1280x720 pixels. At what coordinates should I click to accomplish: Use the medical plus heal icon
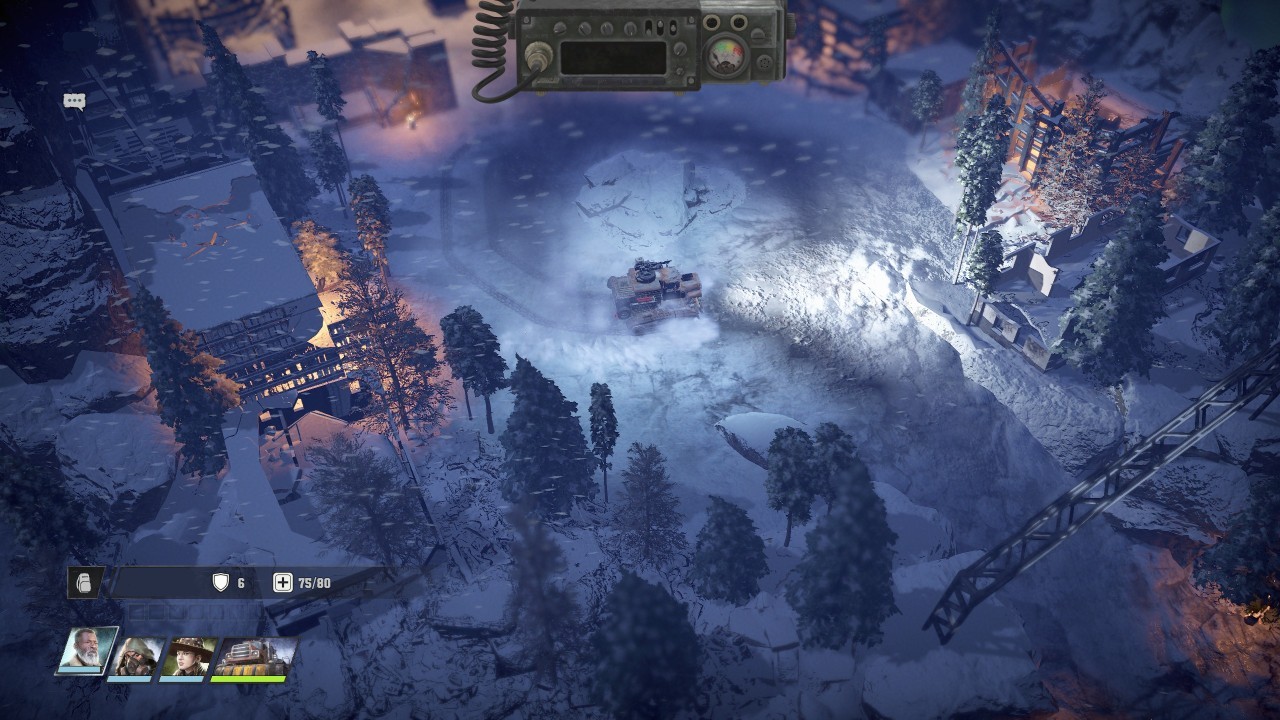(x=283, y=583)
